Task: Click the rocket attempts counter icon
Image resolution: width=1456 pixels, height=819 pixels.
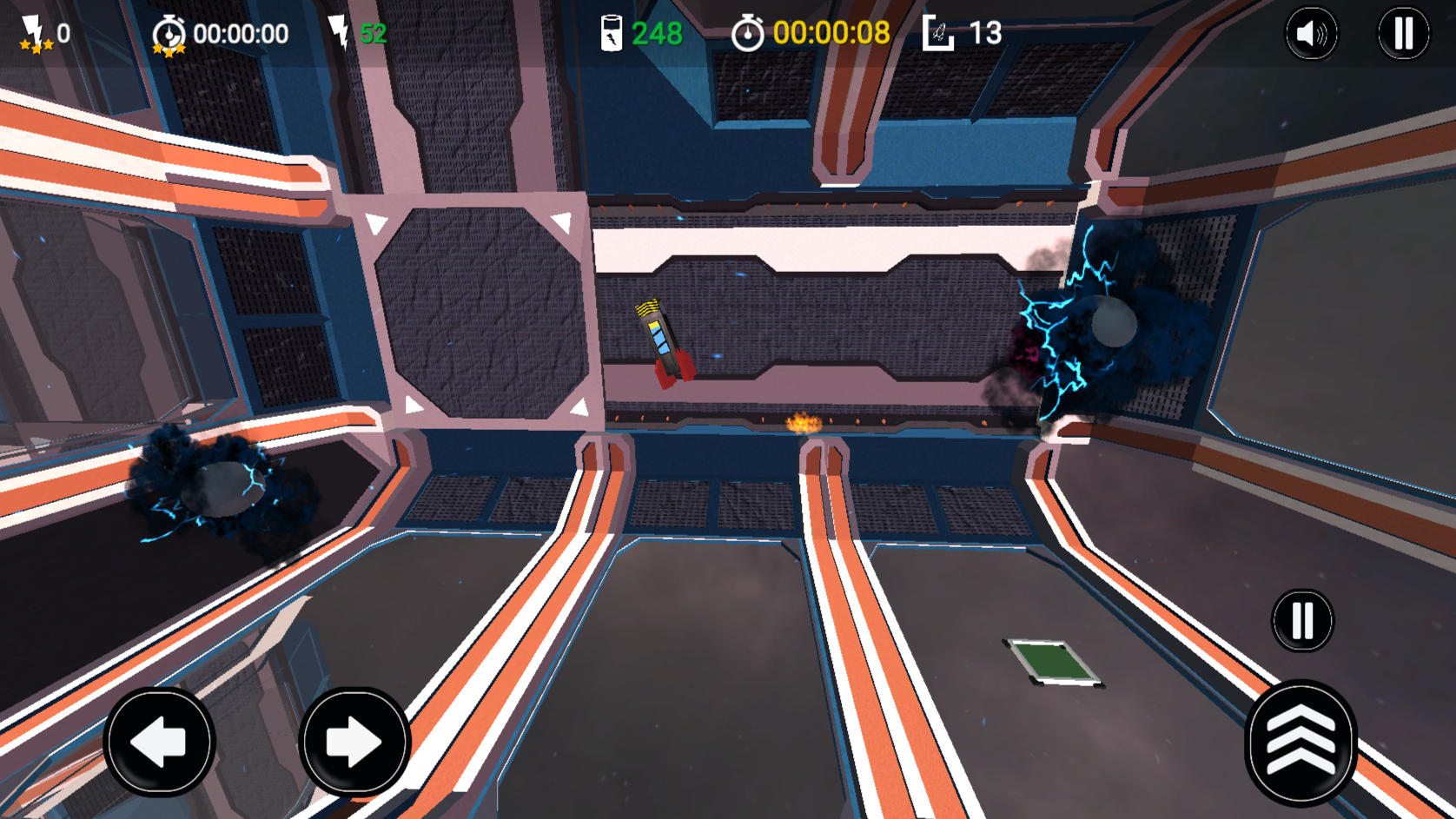Action: (x=938, y=33)
